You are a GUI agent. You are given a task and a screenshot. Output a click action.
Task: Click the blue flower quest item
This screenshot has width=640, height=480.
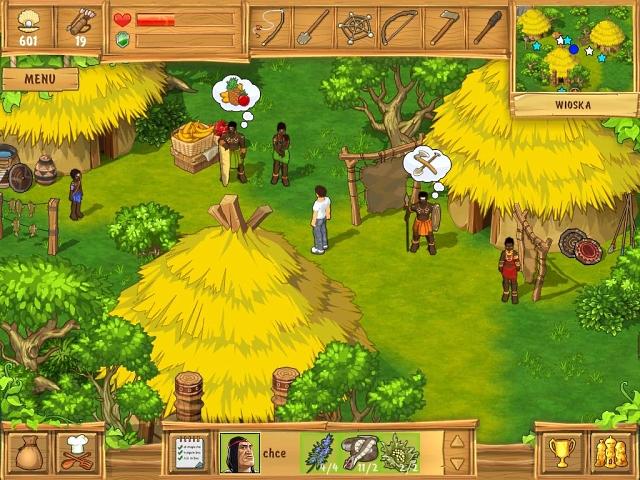[x=319, y=452]
